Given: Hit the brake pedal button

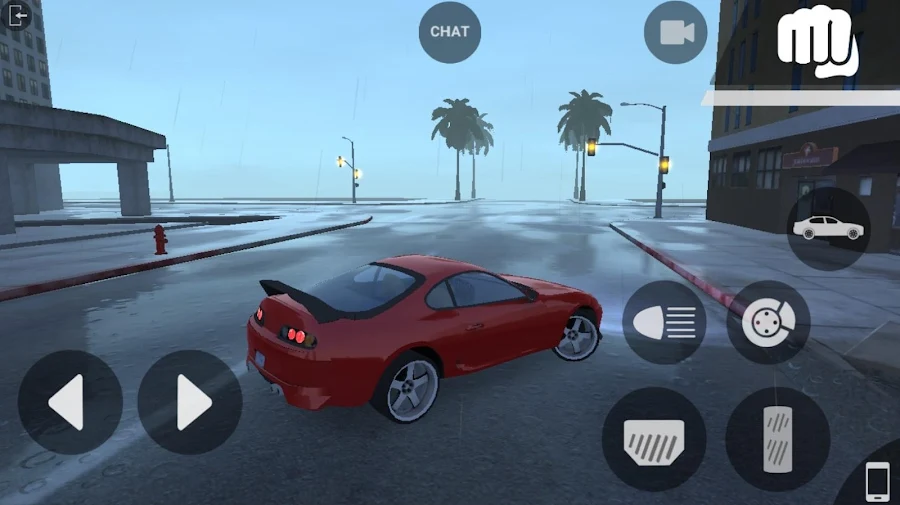Looking at the screenshot, I should tap(654, 438).
